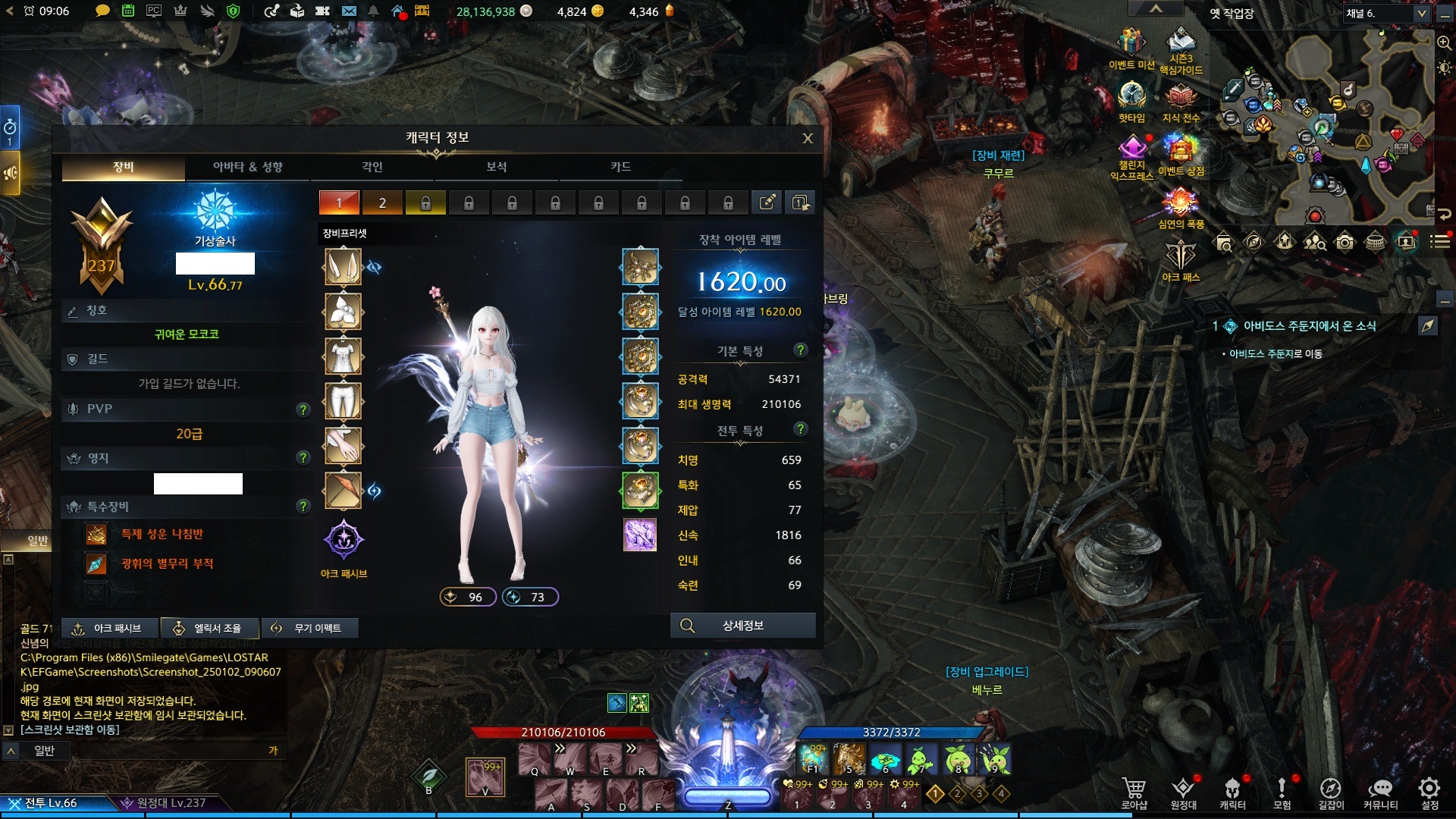Toggle 무기 이펙트 option
The height and width of the screenshot is (819, 1456).
tap(309, 628)
